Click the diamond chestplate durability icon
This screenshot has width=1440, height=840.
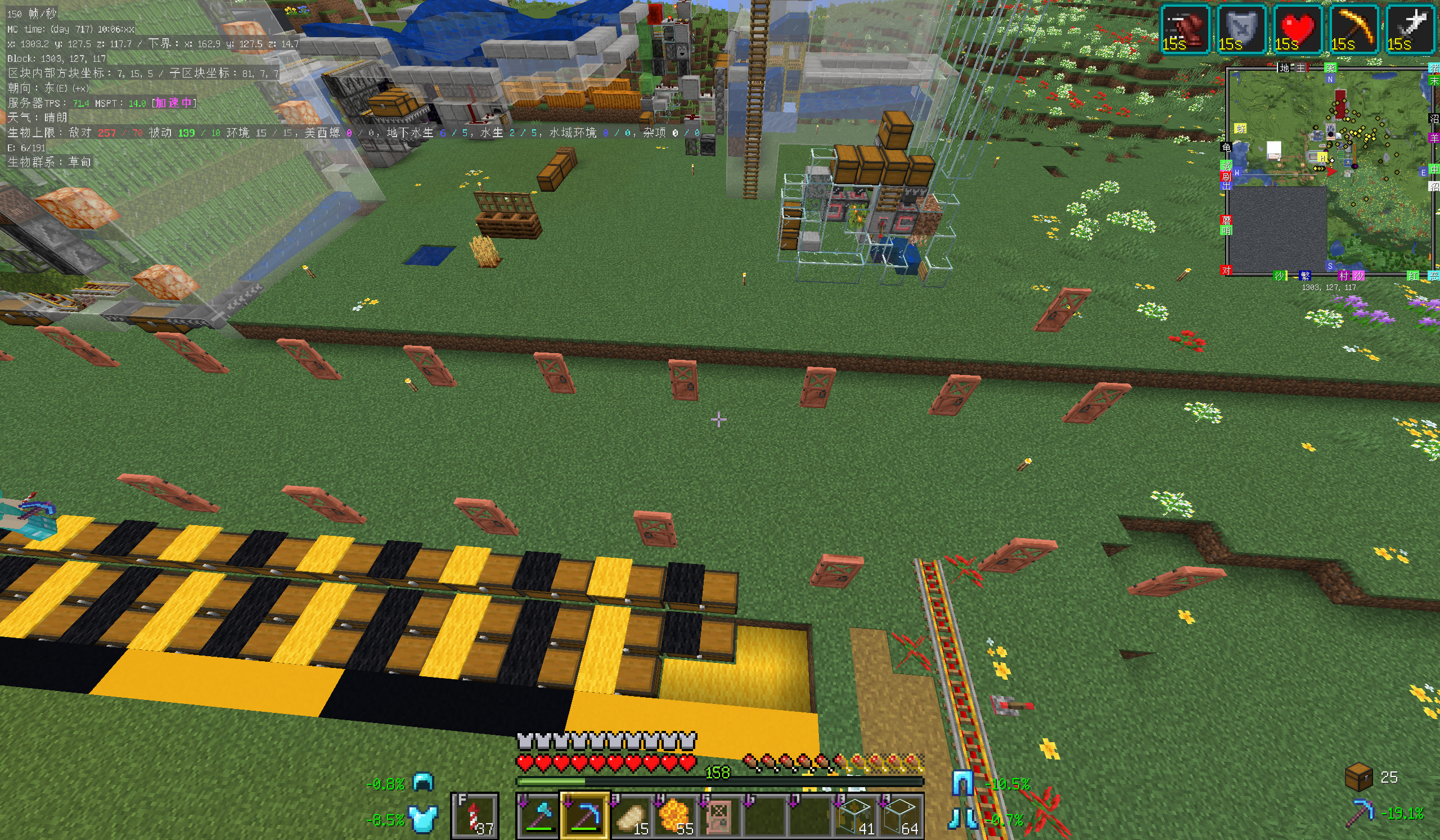pyautogui.click(x=424, y=819)
